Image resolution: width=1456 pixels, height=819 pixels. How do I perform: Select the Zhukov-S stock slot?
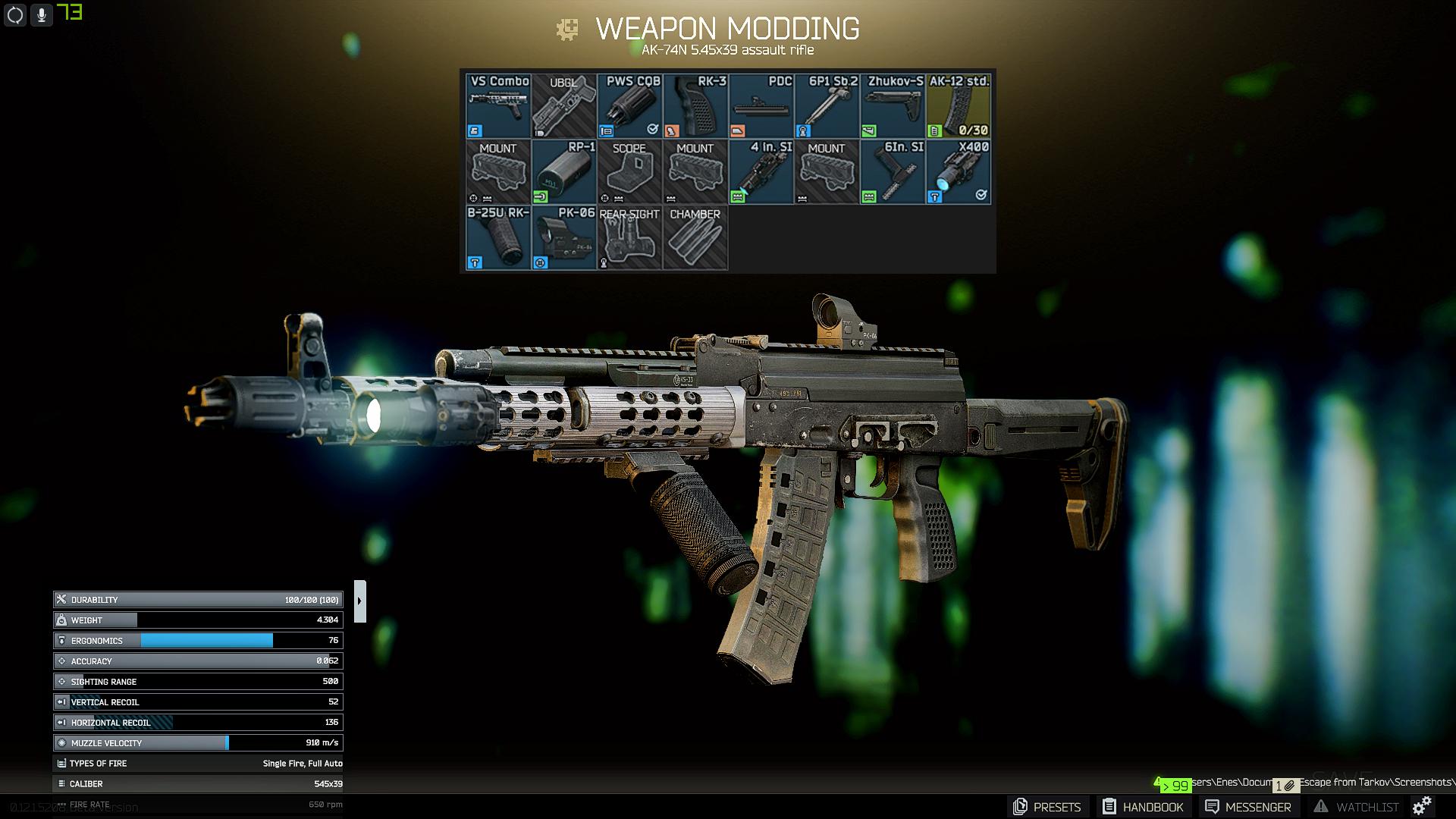(x=893, y=105)
